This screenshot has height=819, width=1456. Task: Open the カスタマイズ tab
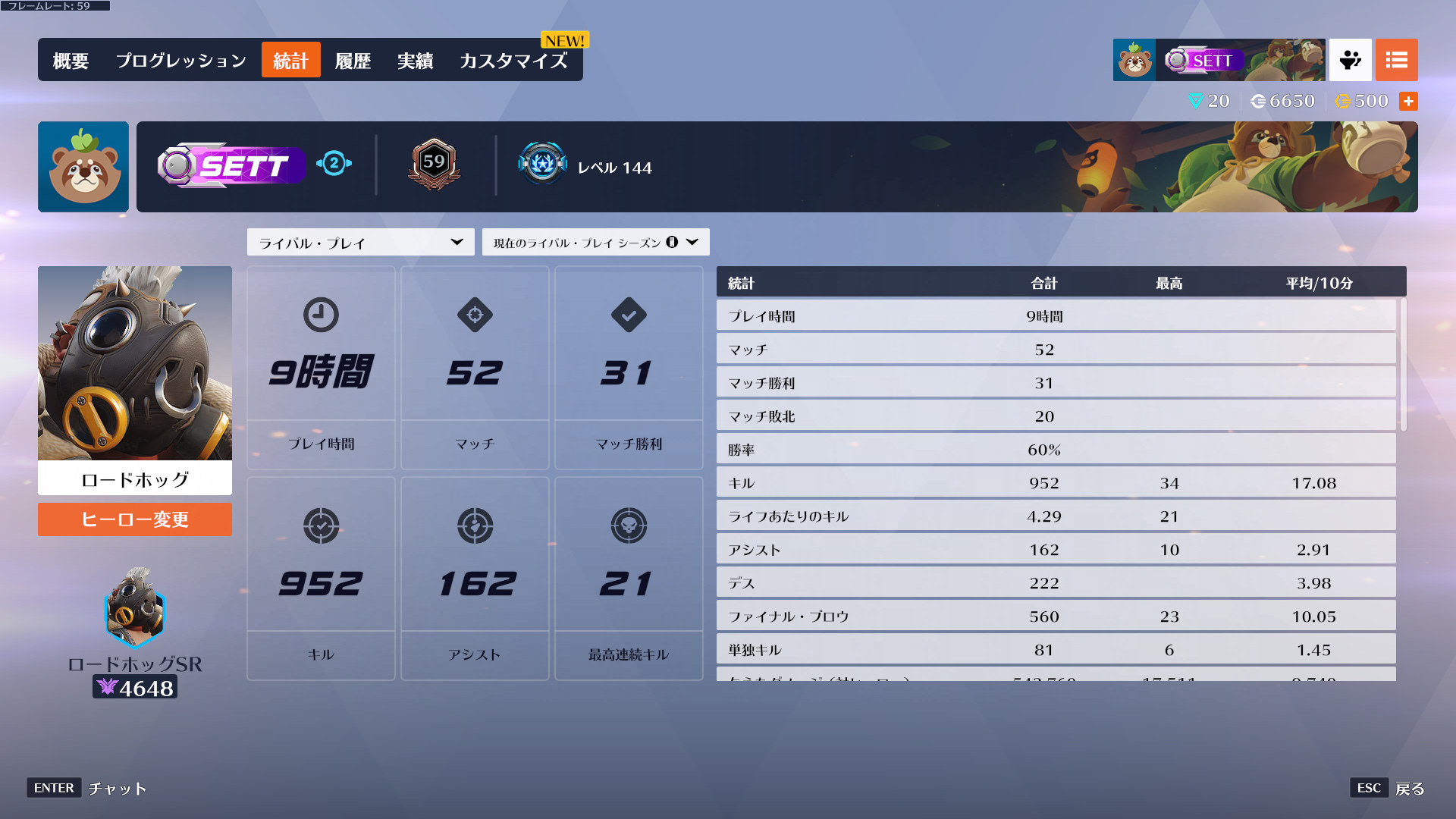tap(513, 61)
